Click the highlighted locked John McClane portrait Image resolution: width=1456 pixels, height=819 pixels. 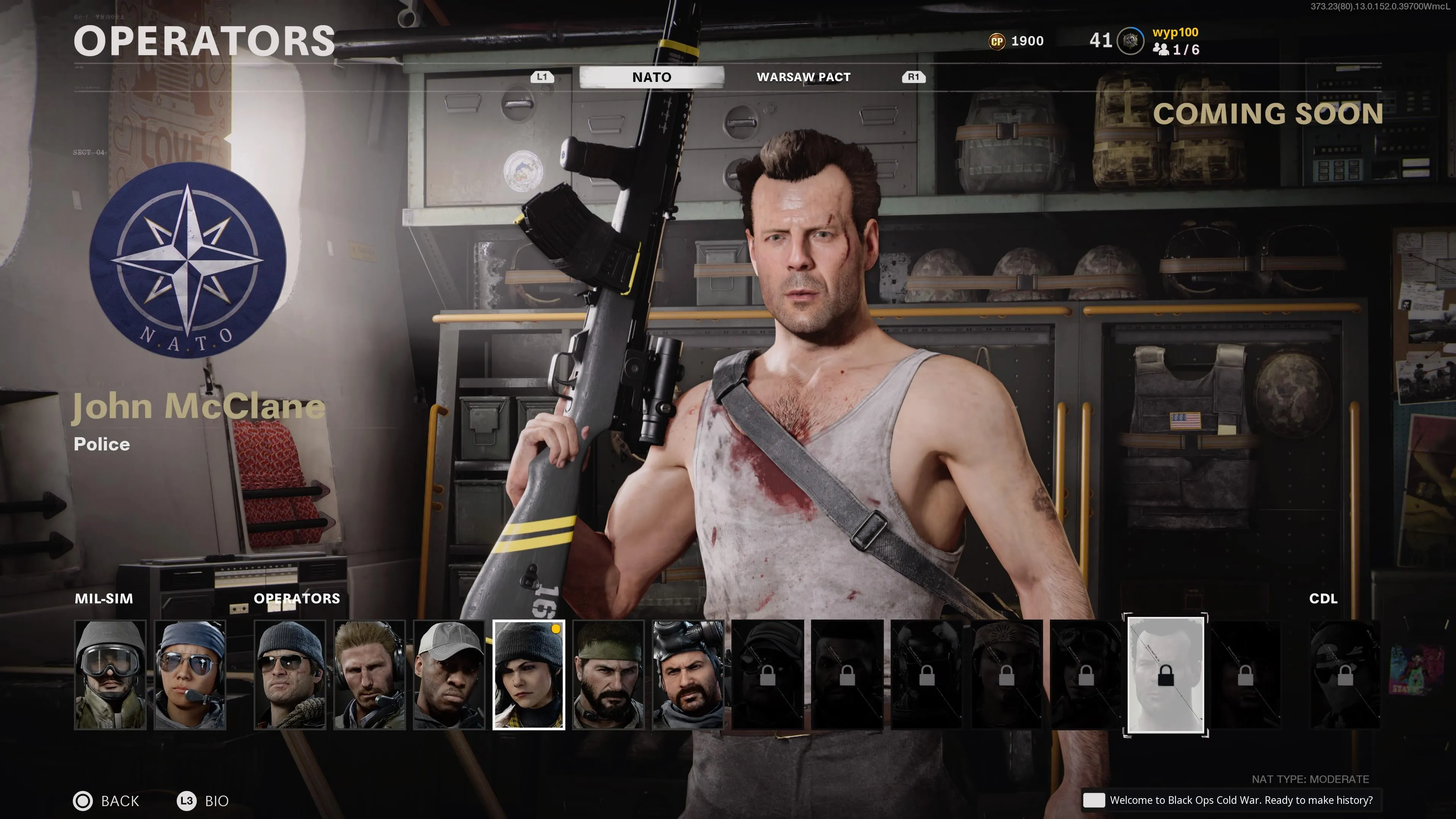click(1166, 675)
